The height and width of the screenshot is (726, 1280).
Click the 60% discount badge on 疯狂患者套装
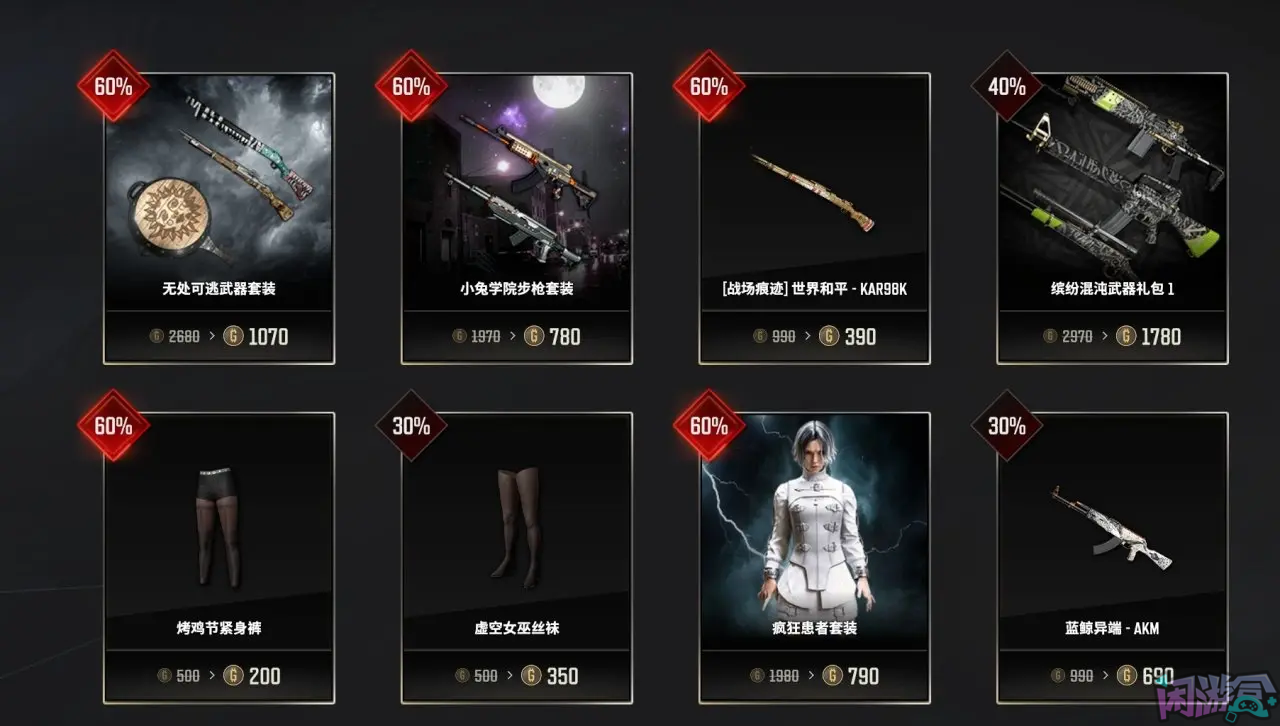[709, 426]
